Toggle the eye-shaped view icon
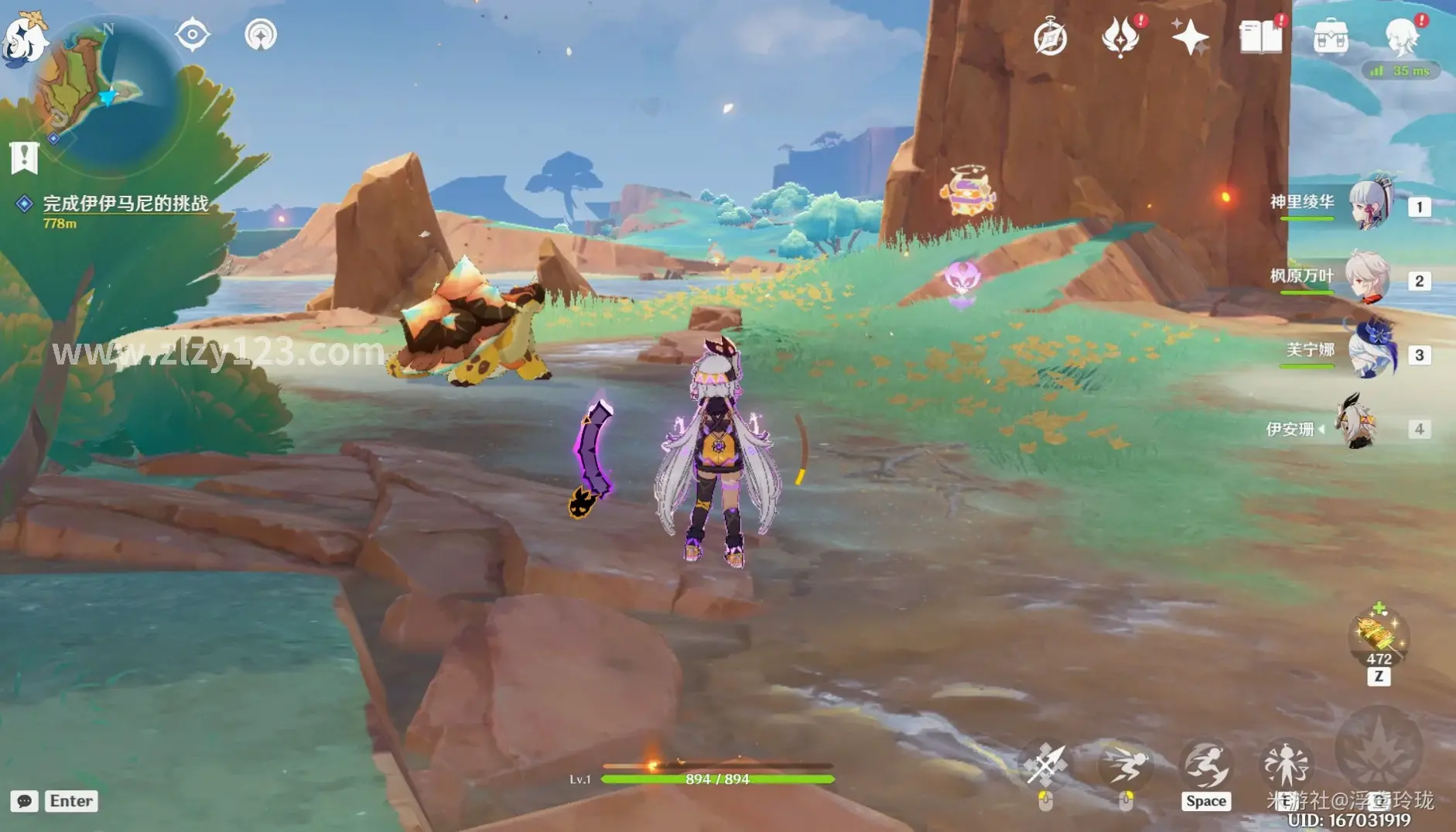 coord(192,35)
